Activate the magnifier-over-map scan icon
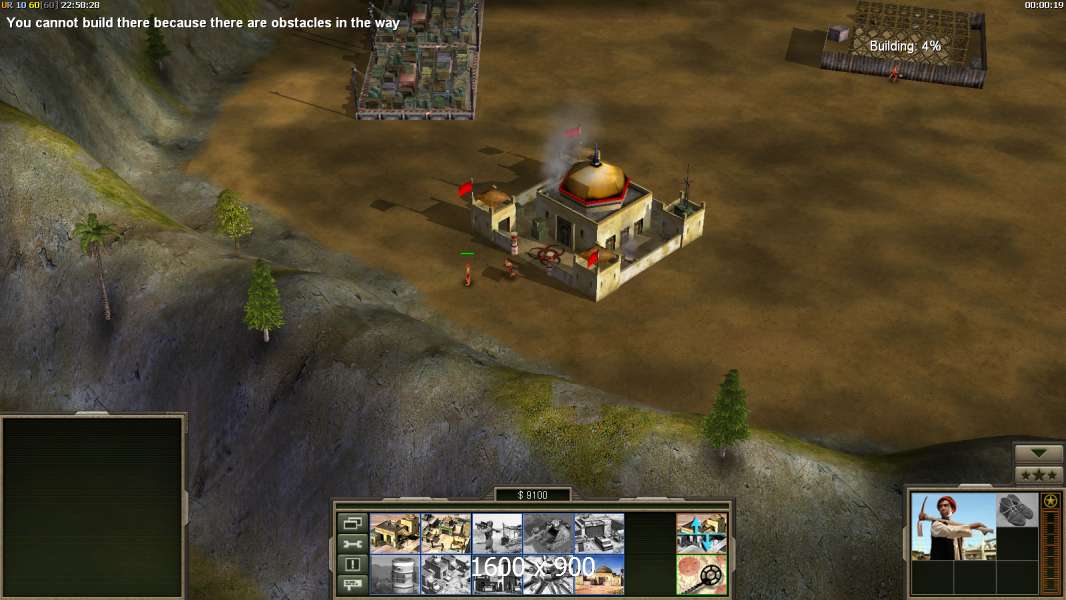 tap(701, 574)
